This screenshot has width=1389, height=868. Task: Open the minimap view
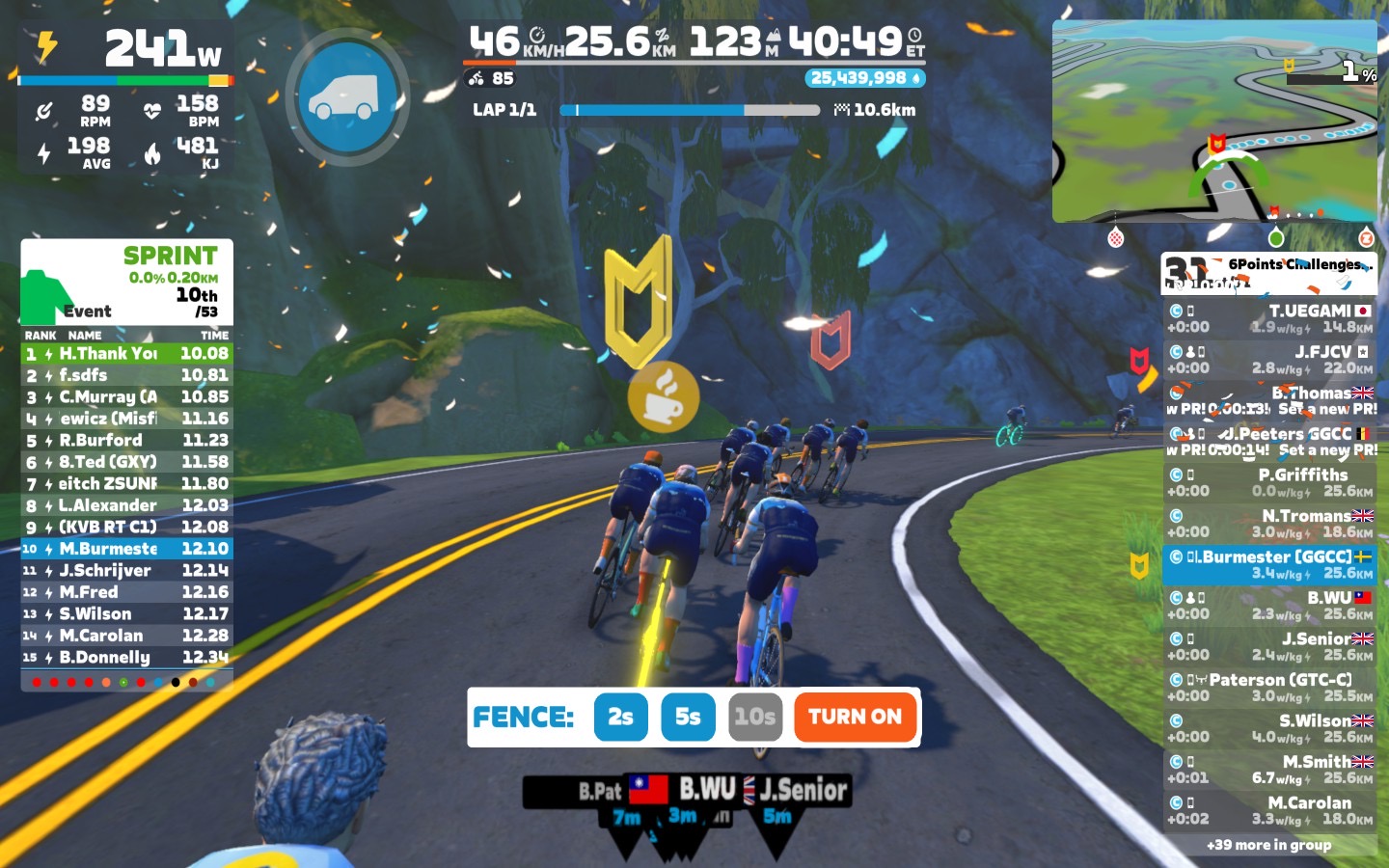click(x=1213, y=122)
